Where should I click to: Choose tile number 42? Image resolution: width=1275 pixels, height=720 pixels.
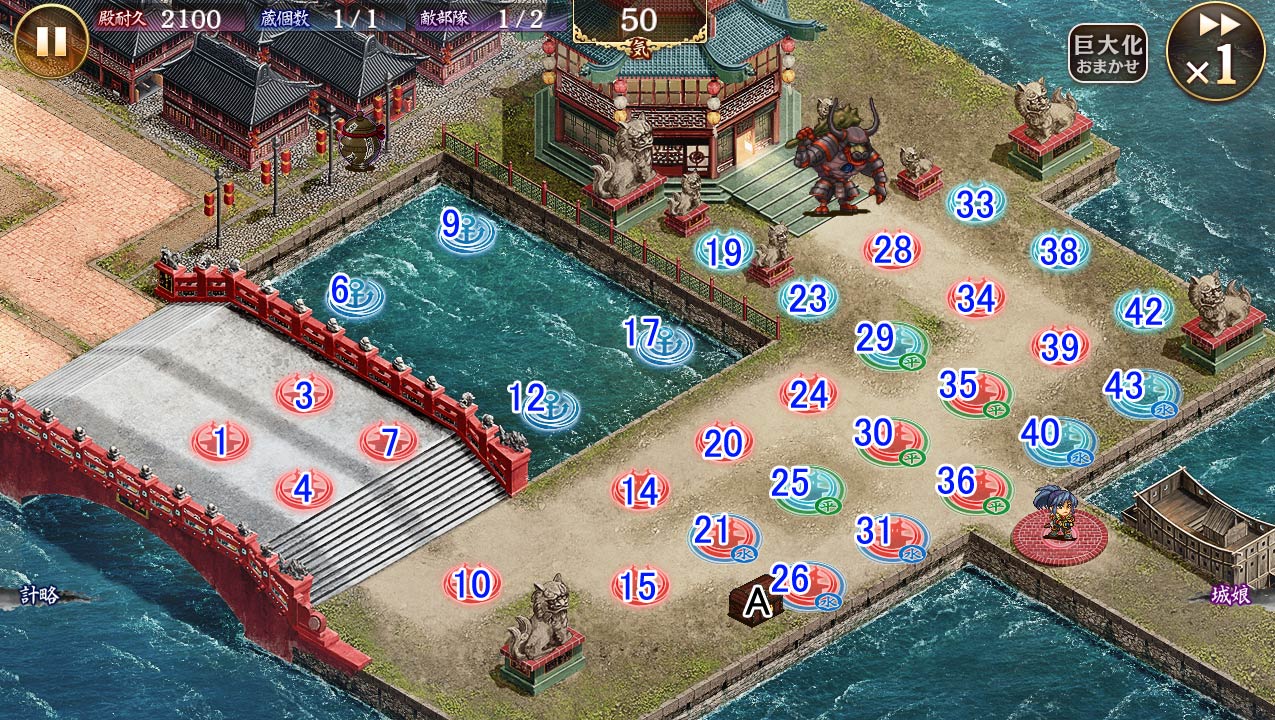(1144, 311)
